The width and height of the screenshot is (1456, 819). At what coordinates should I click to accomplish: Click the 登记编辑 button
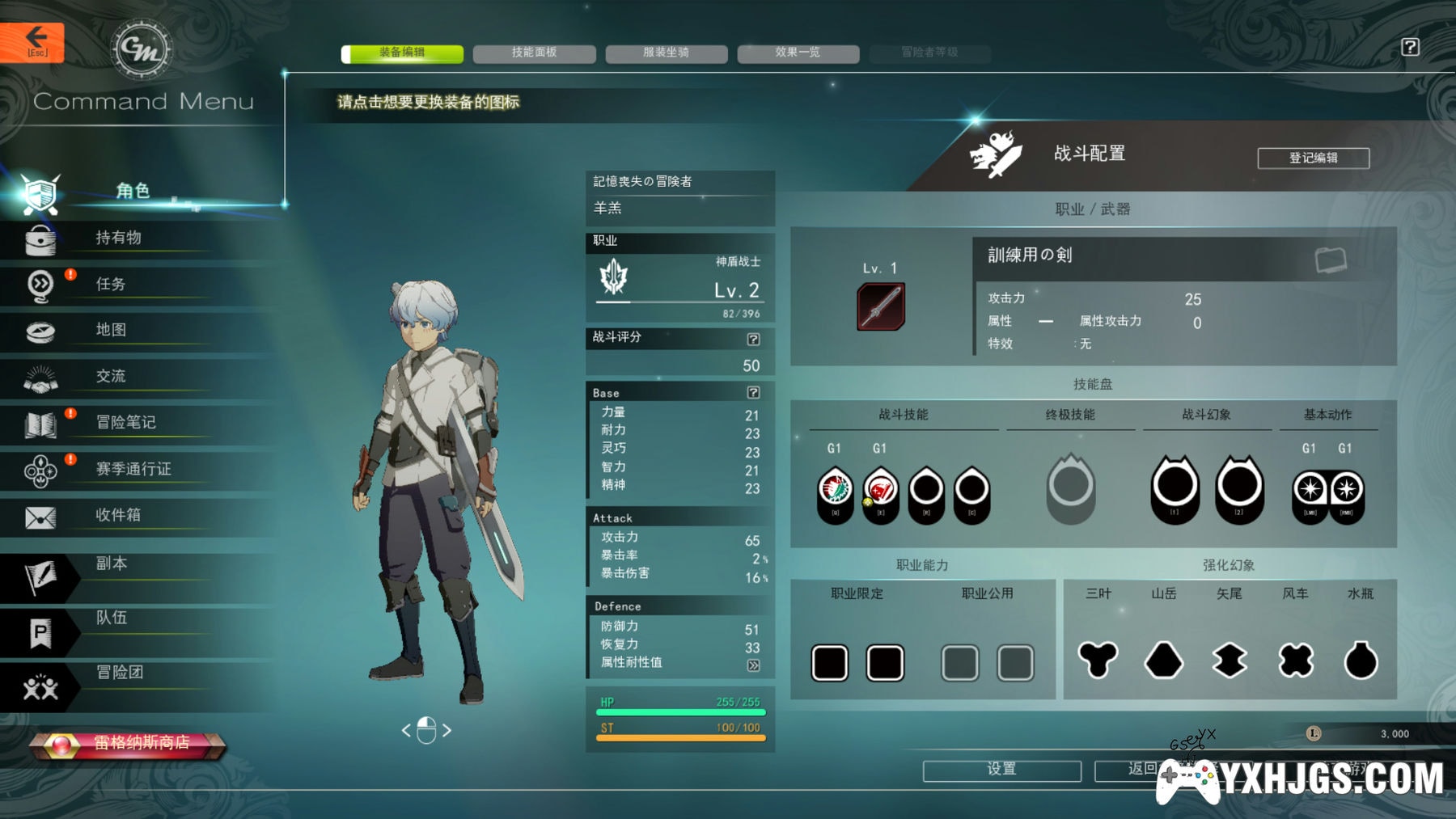pos(1313,158)
